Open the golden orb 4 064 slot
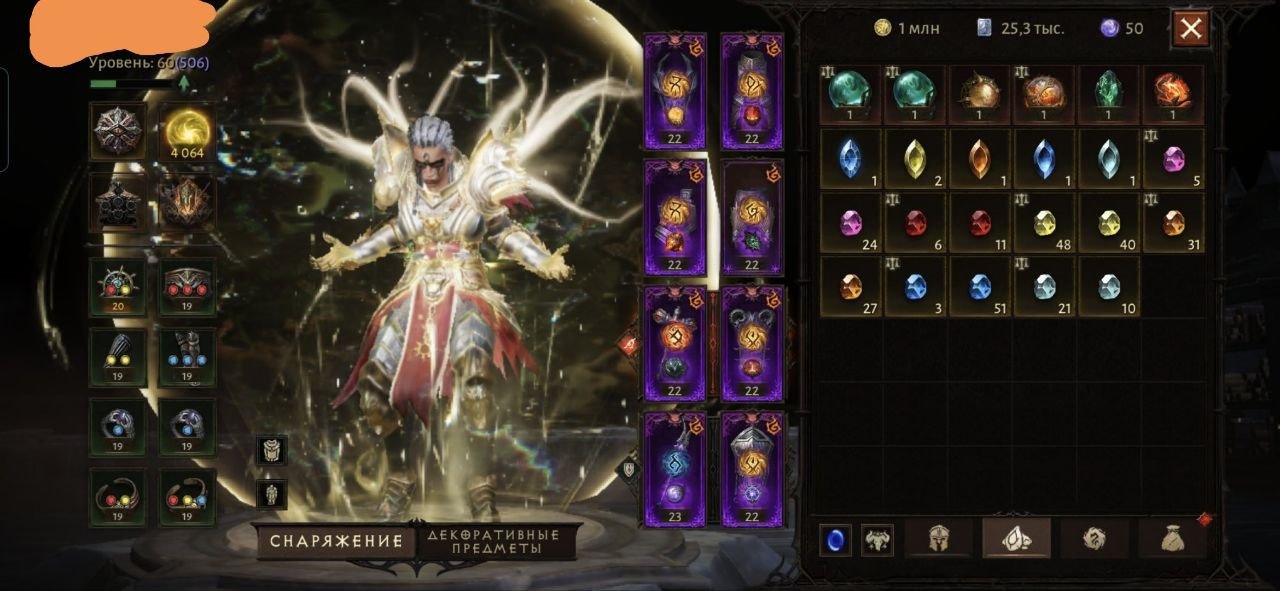This screenshot has width=1280, height=591. 187,131
